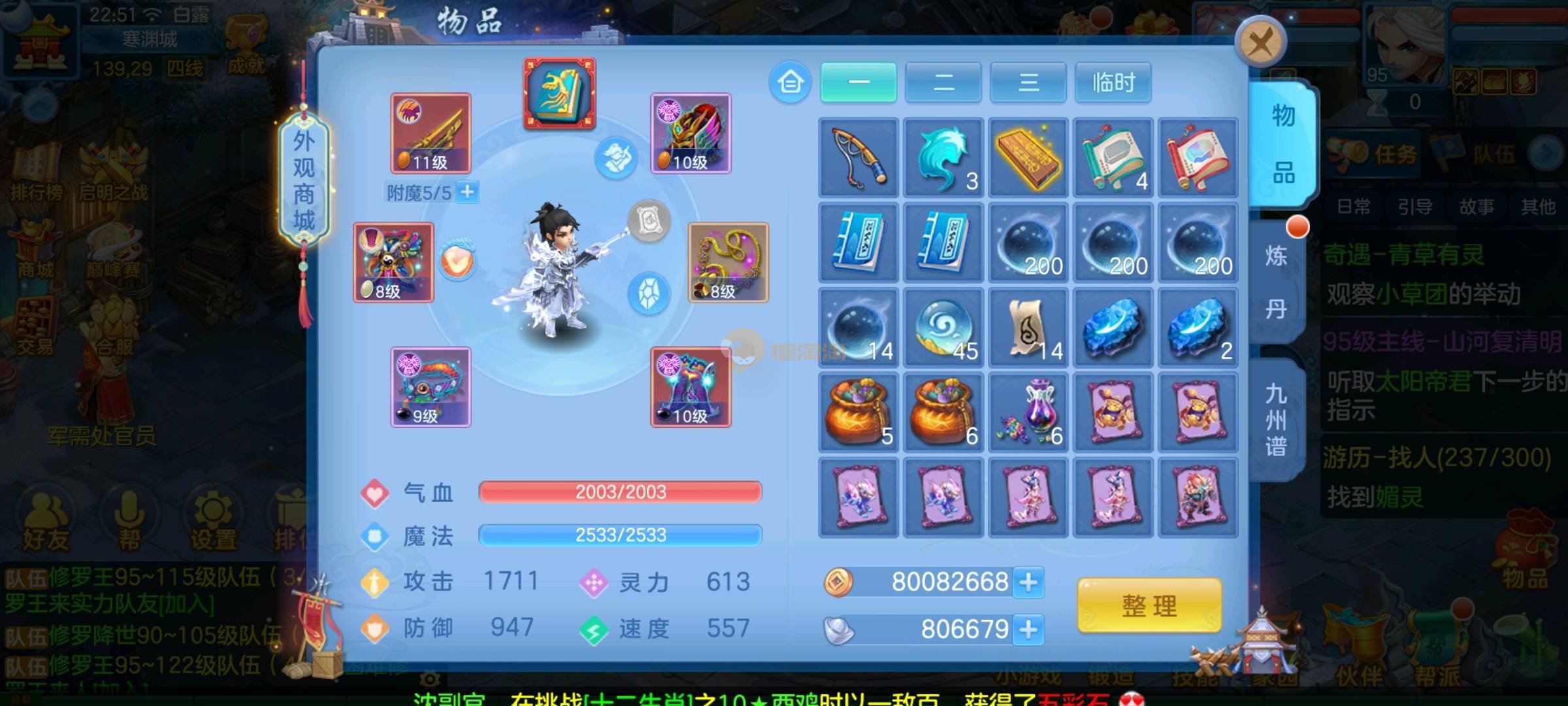Select the level 10 boots equipment slot
1568x706 pixels.
tap(691, 387)
